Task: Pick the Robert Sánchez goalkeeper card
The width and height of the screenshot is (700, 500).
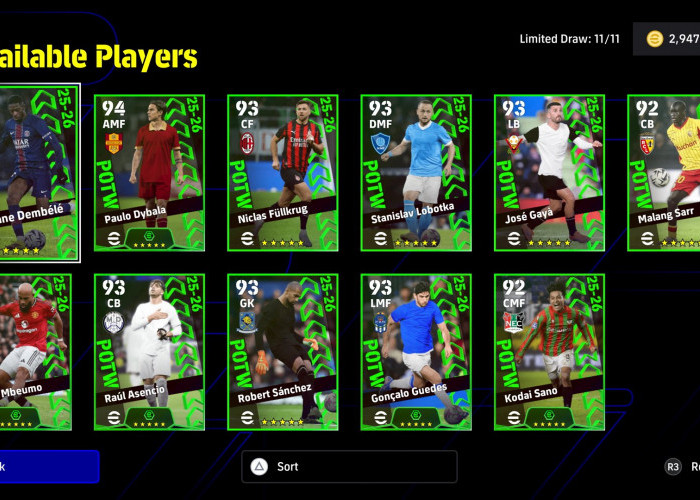Action: (283, 352)
